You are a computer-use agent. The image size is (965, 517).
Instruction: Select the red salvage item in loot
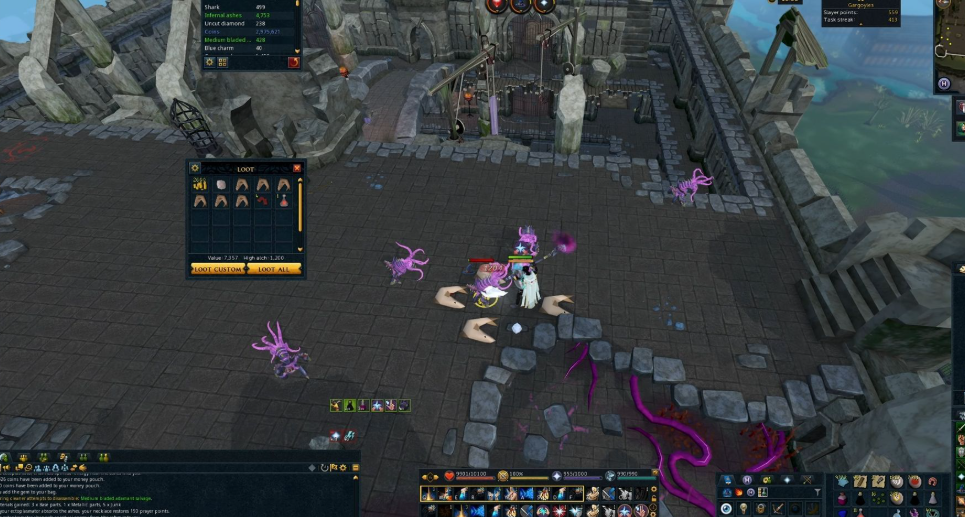pos(263,201)
